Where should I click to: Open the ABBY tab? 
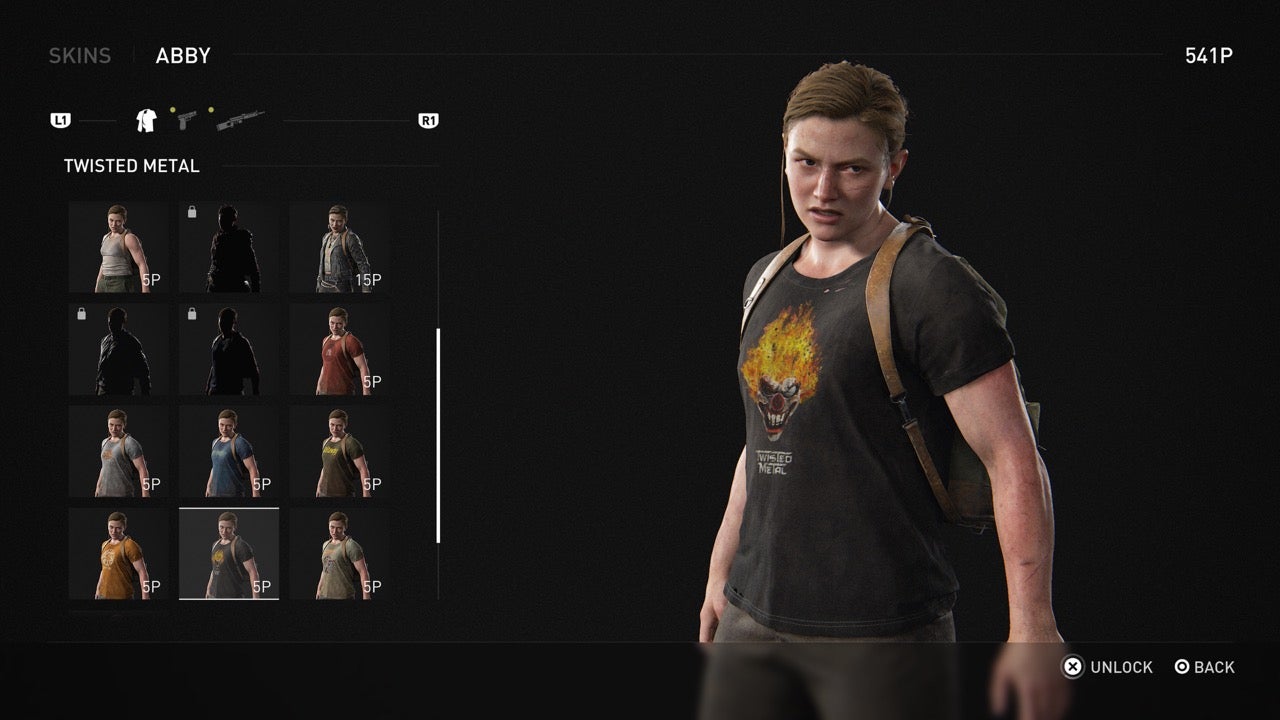tap(183, 55)
